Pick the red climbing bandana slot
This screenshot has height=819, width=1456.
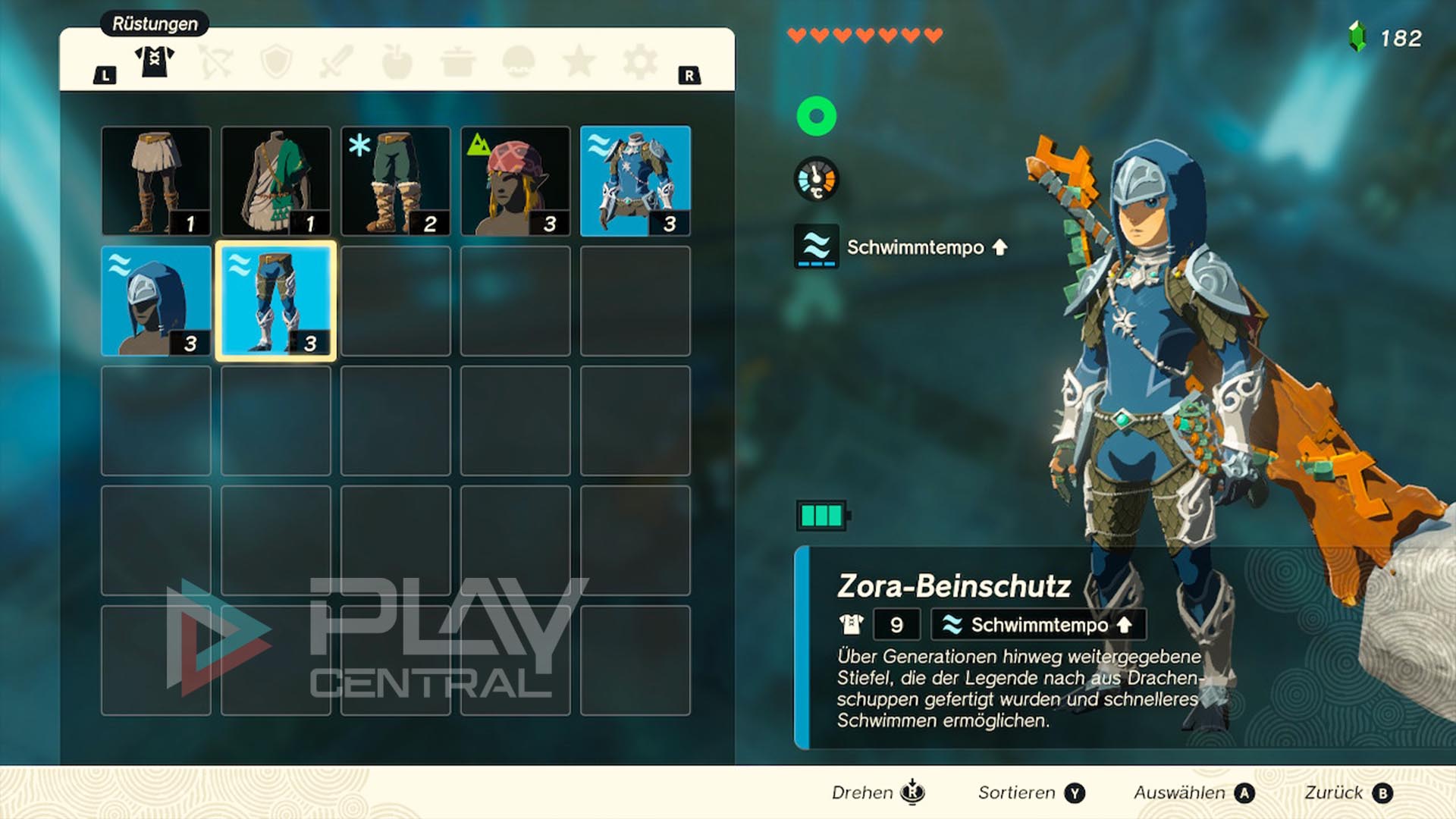[516, 181]
